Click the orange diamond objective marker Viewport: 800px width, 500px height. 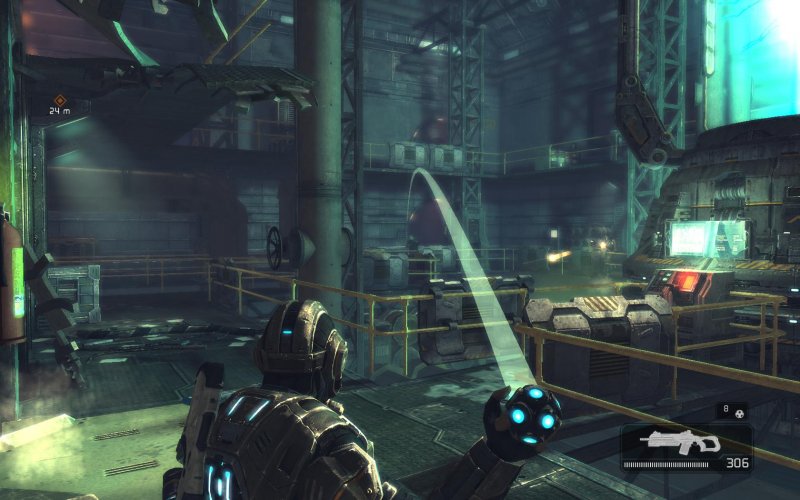[x=60, y=99]
